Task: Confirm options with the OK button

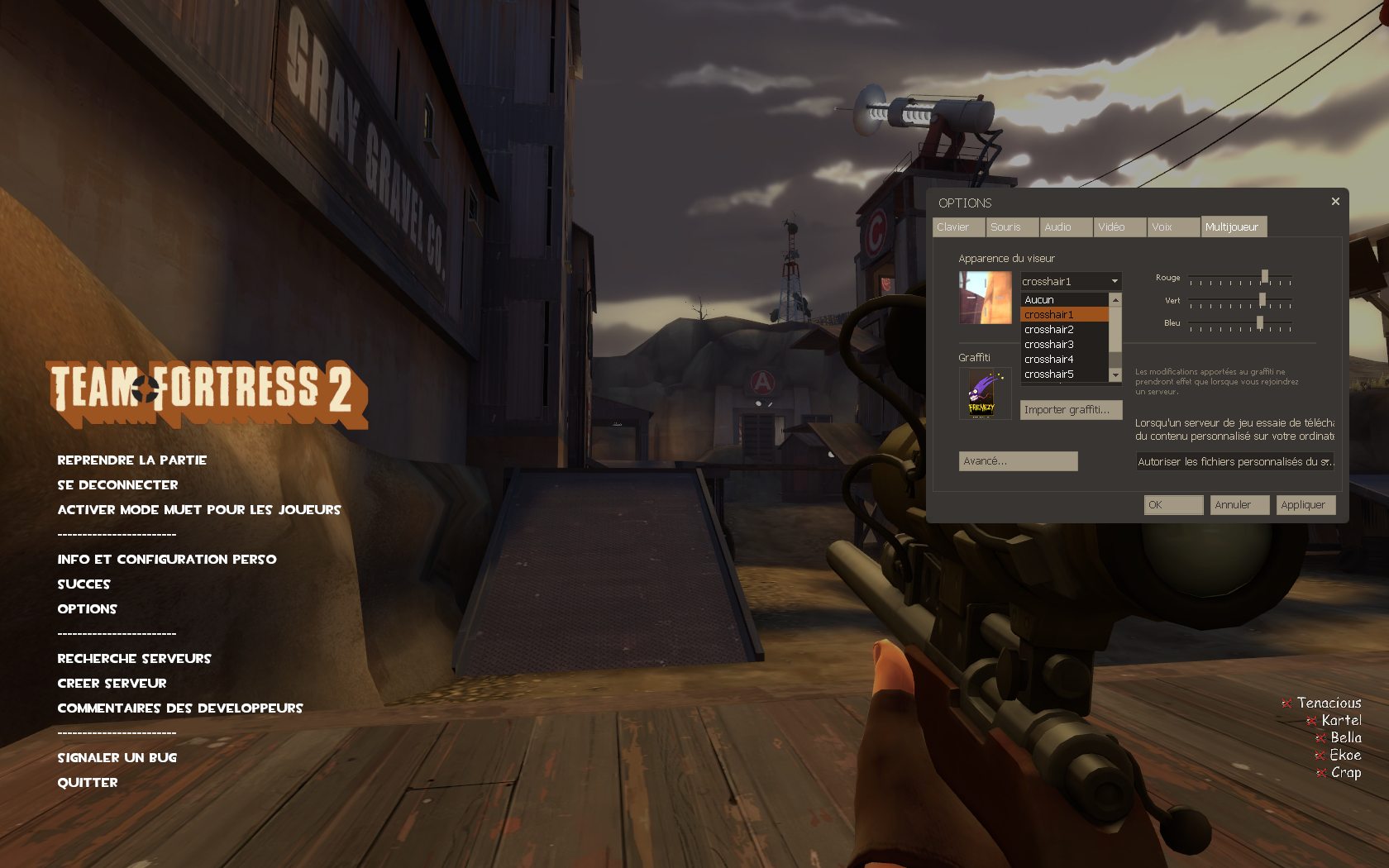Action: point(1173,505)
